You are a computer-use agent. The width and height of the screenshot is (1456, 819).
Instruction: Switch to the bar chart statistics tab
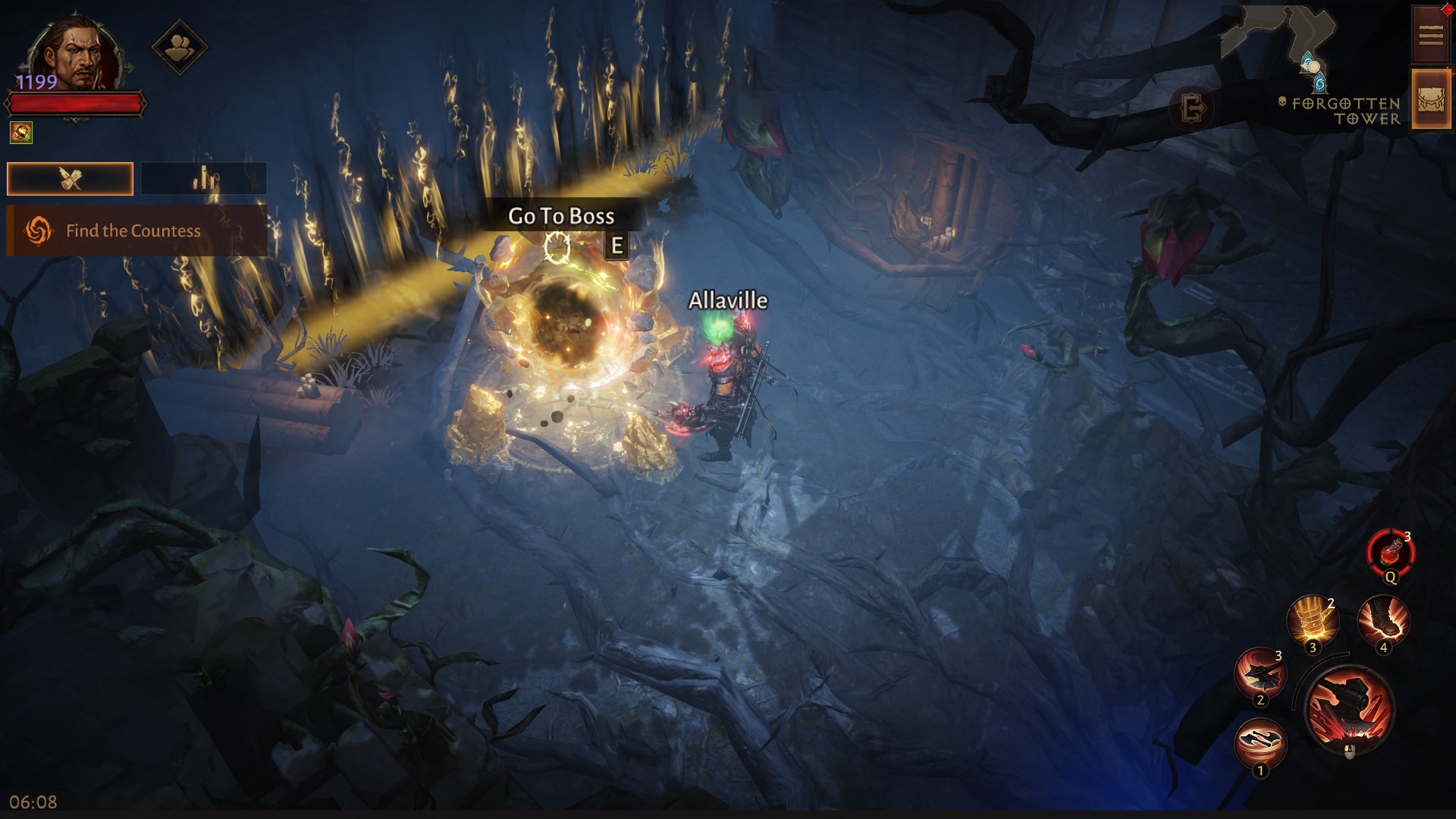pyautogui.click(x=203, y=179)
